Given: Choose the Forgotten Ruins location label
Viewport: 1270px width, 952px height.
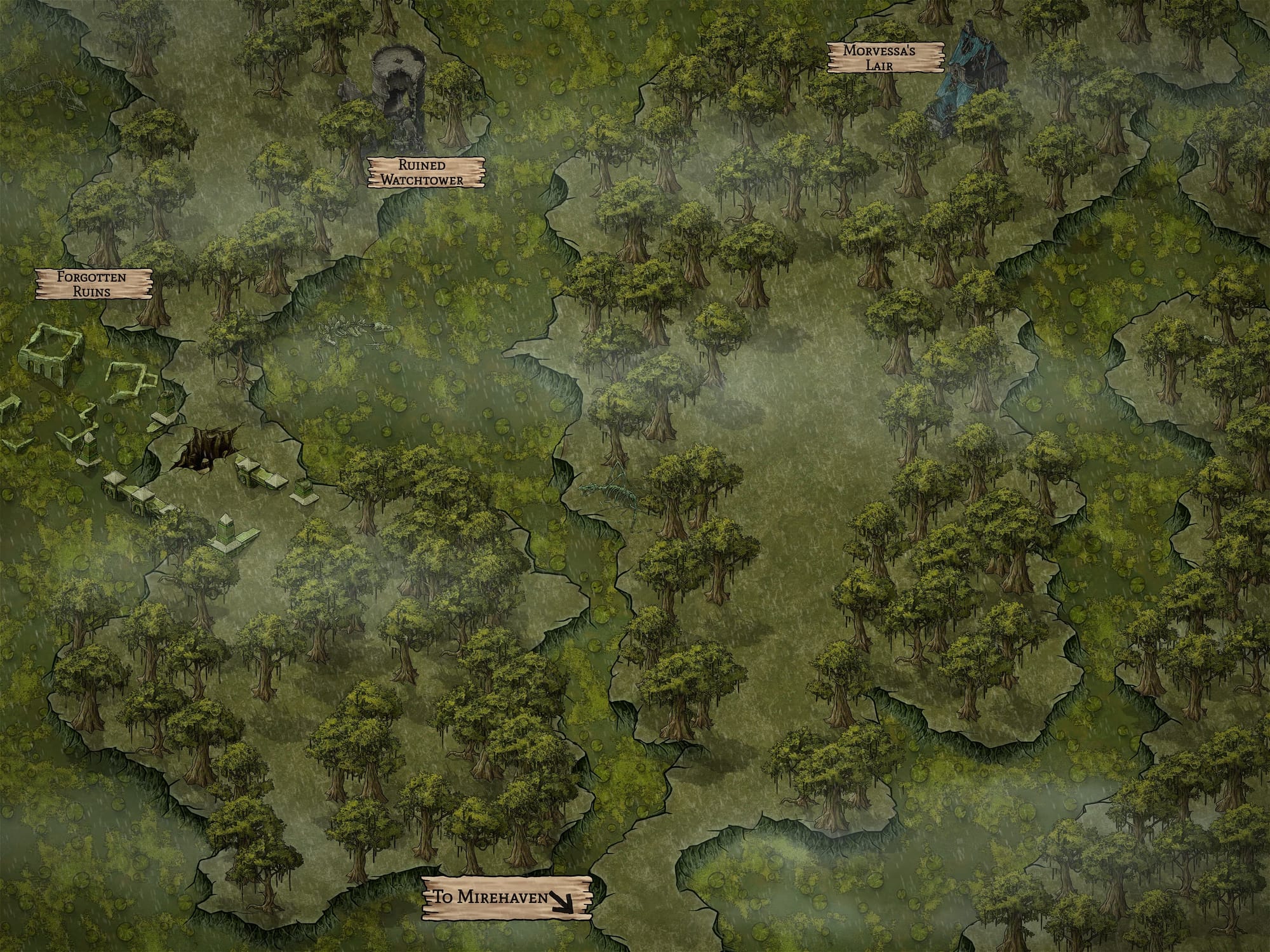Looking at the screenshot, I should 93,284.
